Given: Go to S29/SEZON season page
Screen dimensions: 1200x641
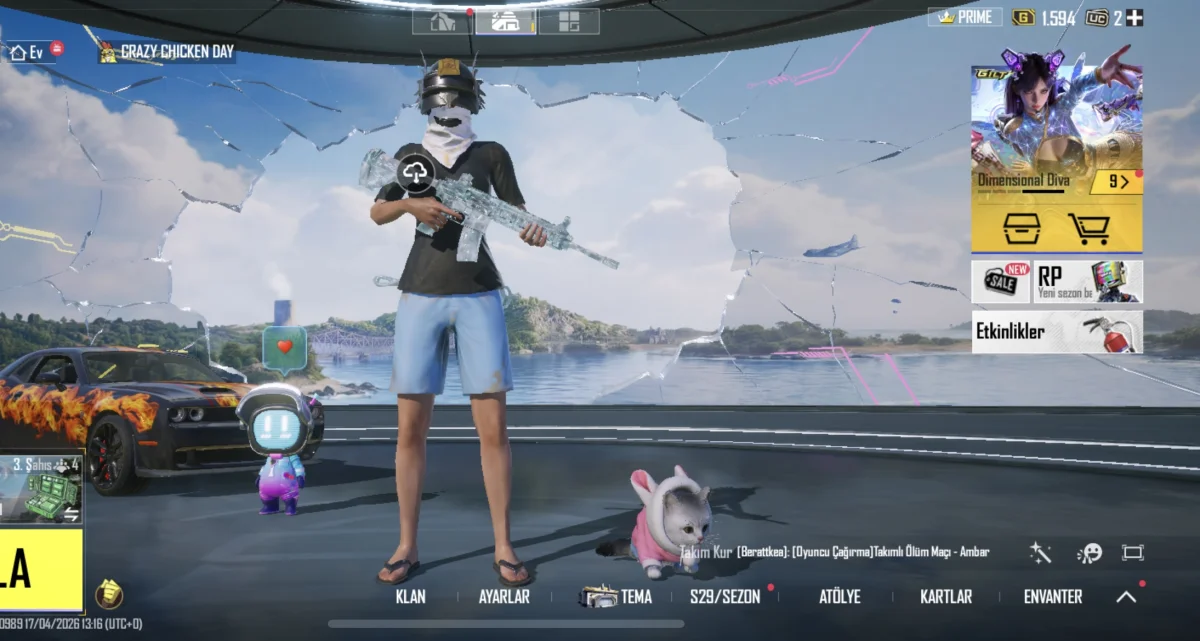Looking at the screenshot, I should [725, 597].
